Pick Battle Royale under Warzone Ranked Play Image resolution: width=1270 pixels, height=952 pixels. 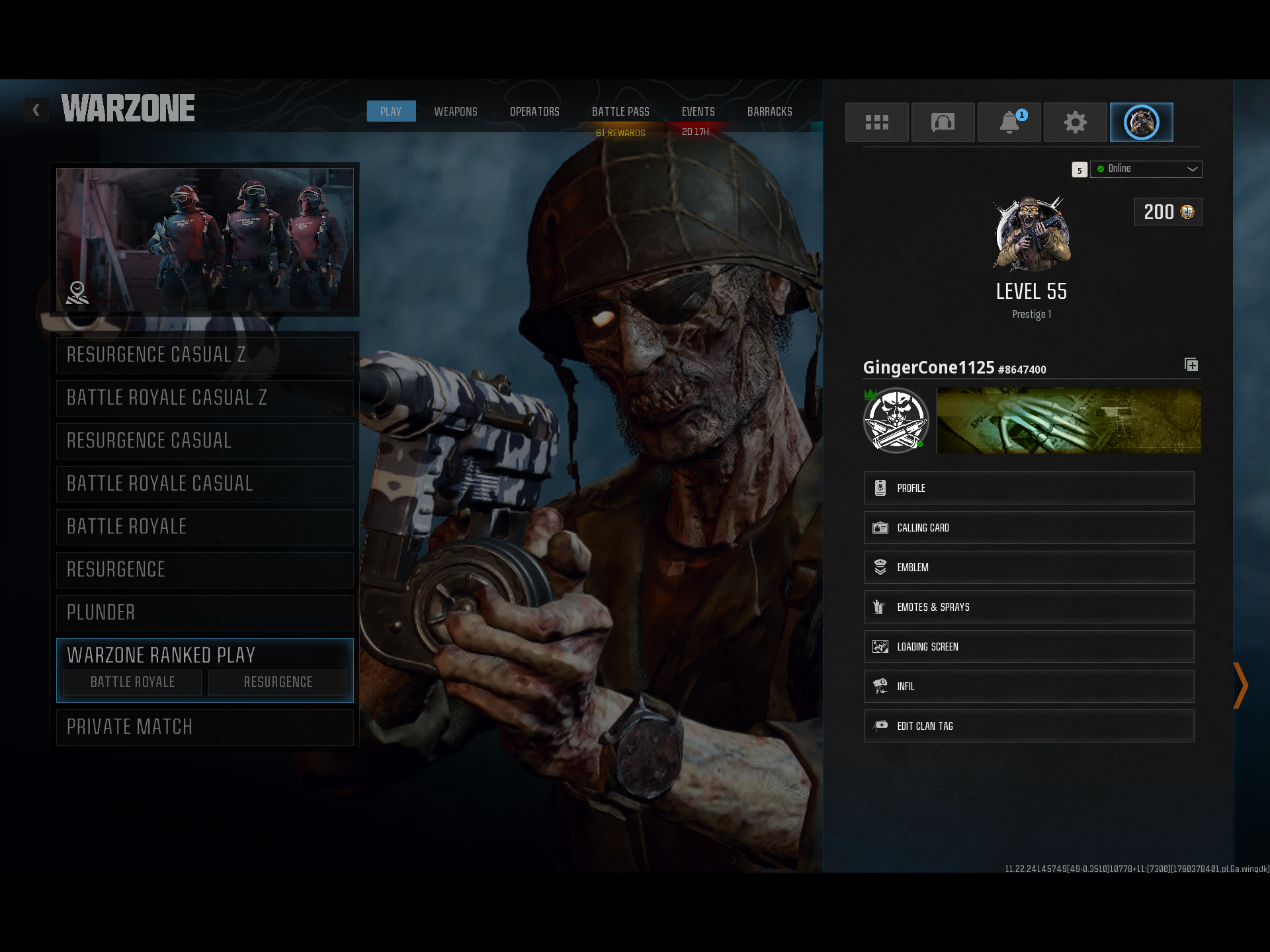tap(132, 682)
